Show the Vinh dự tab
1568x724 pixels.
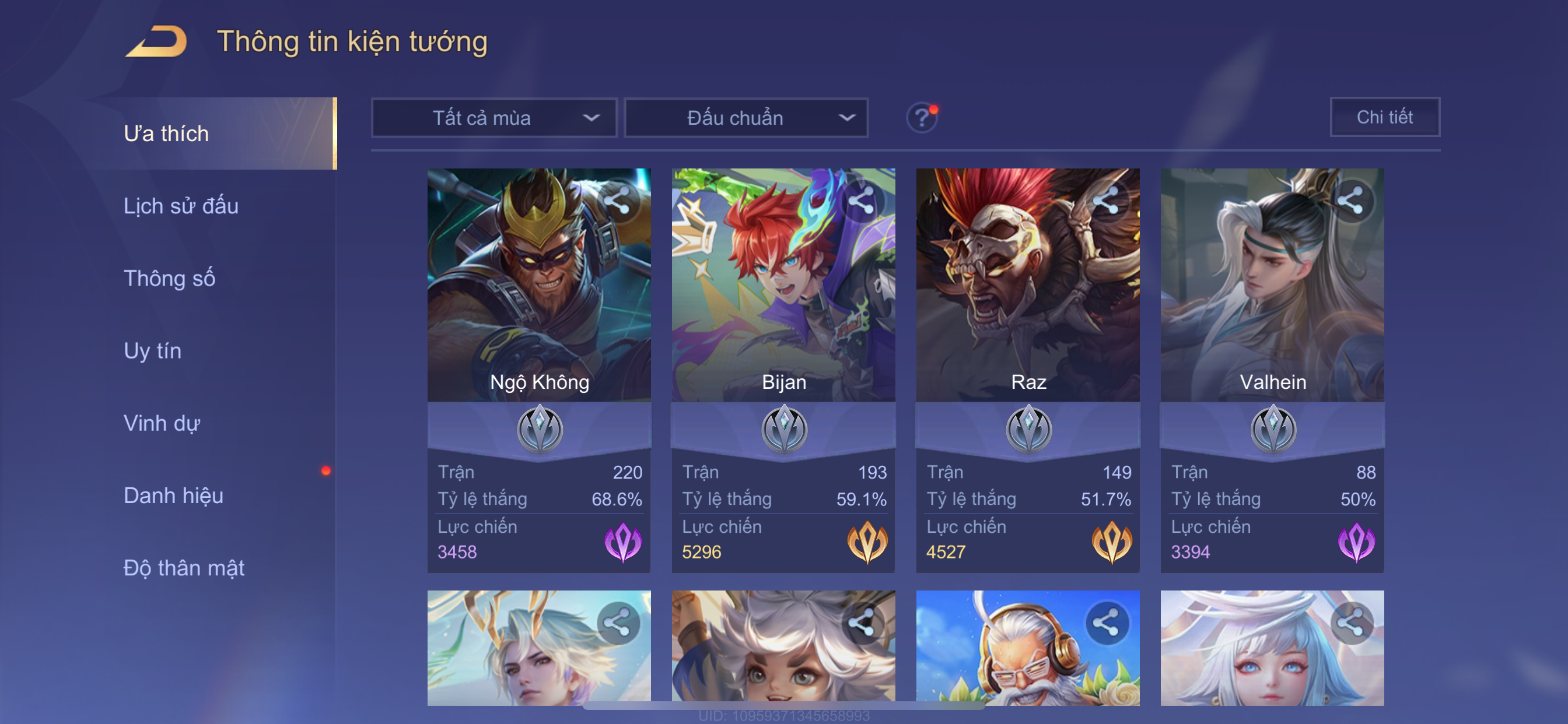(162, 423)
